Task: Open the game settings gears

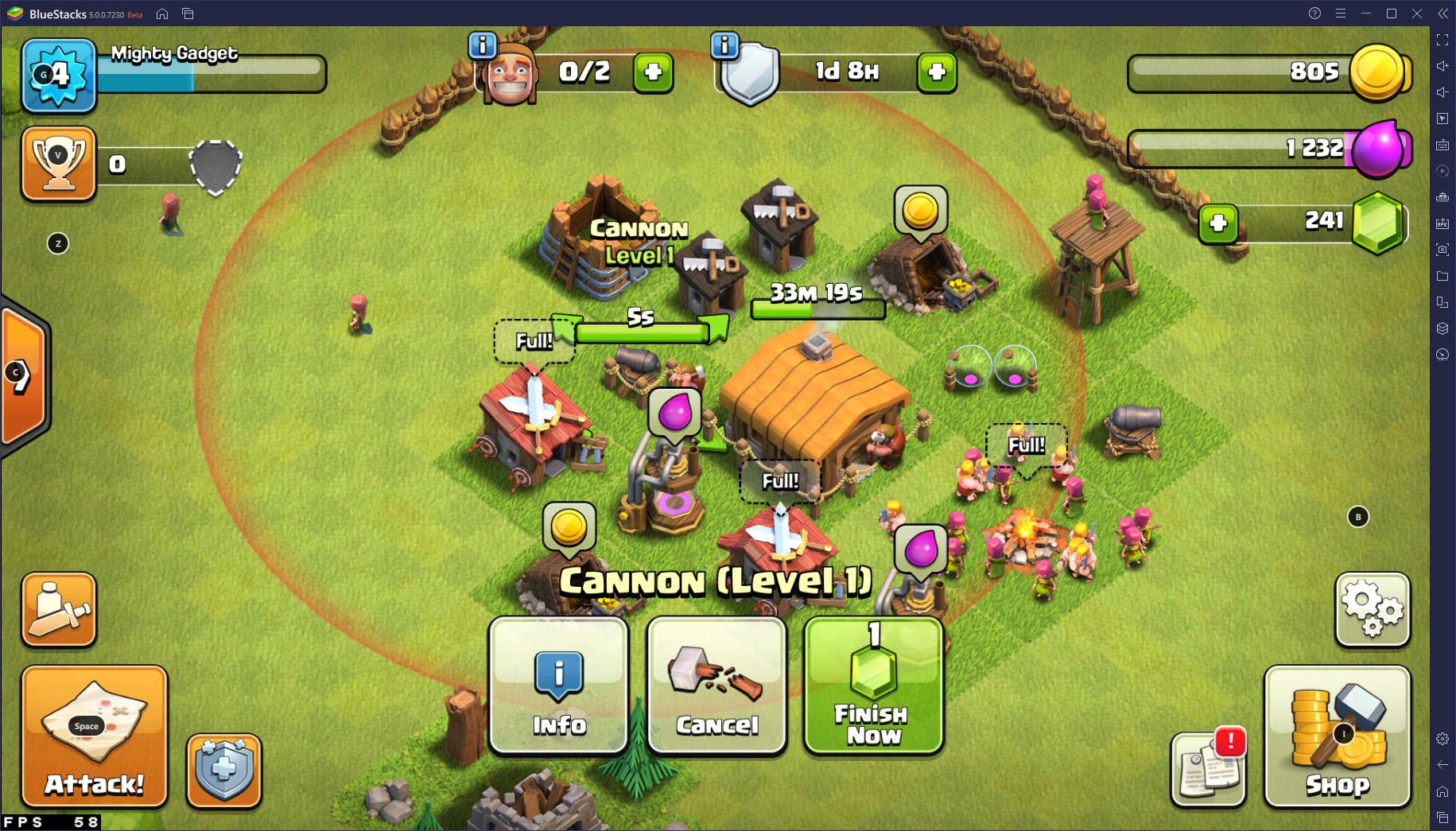Action: (1373, 609)
